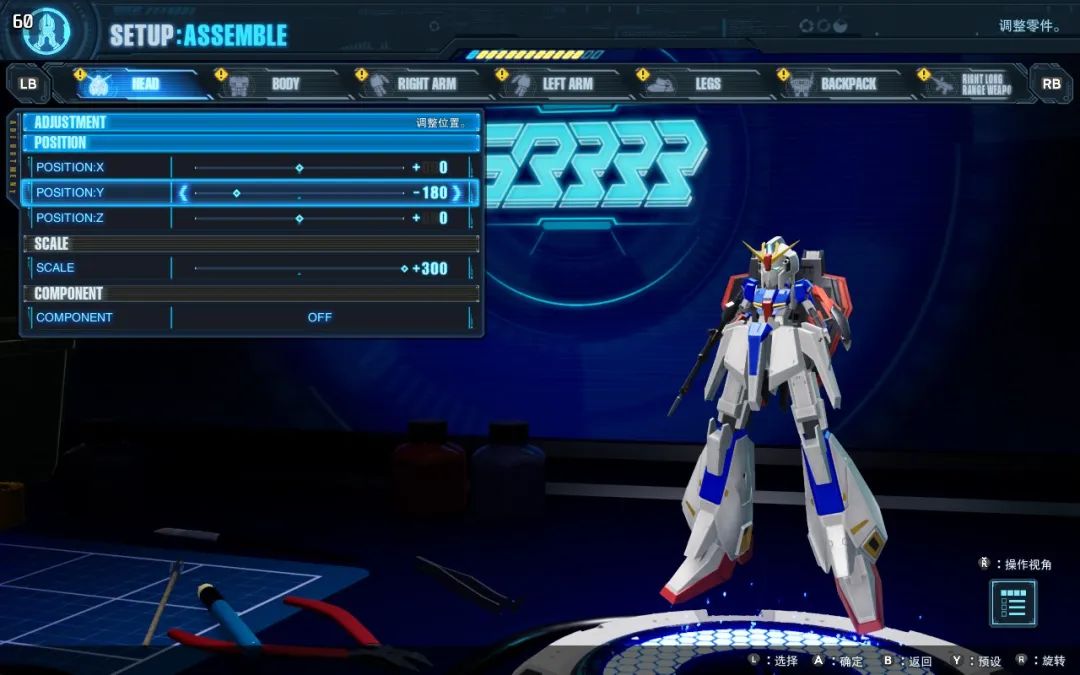Viewport: 1080px width, 675px height.
Task: Set the SCALE slider
Action: pyautogui.click(x=299, y=268)
